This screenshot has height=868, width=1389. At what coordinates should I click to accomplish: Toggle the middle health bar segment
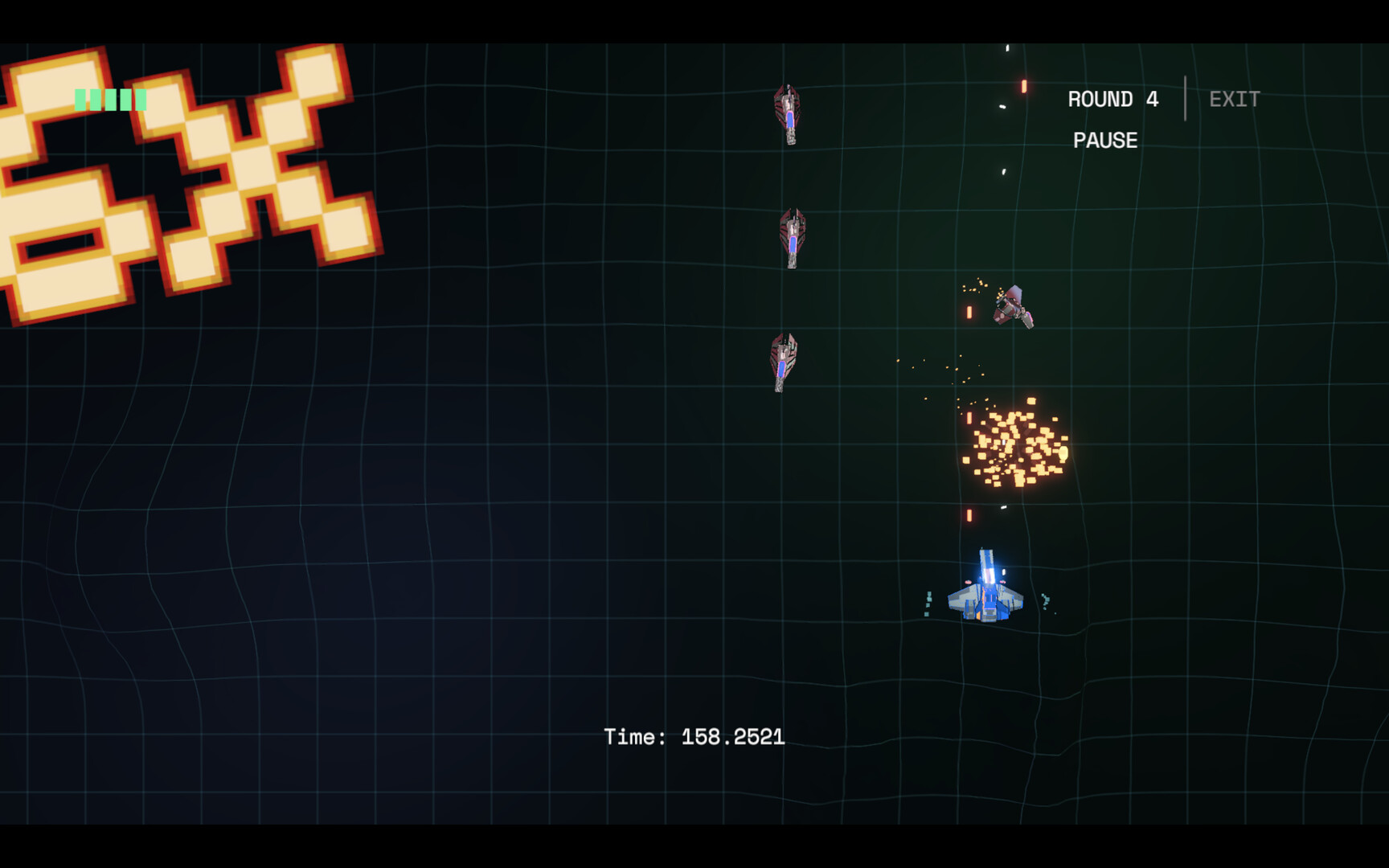click(111, 100)
